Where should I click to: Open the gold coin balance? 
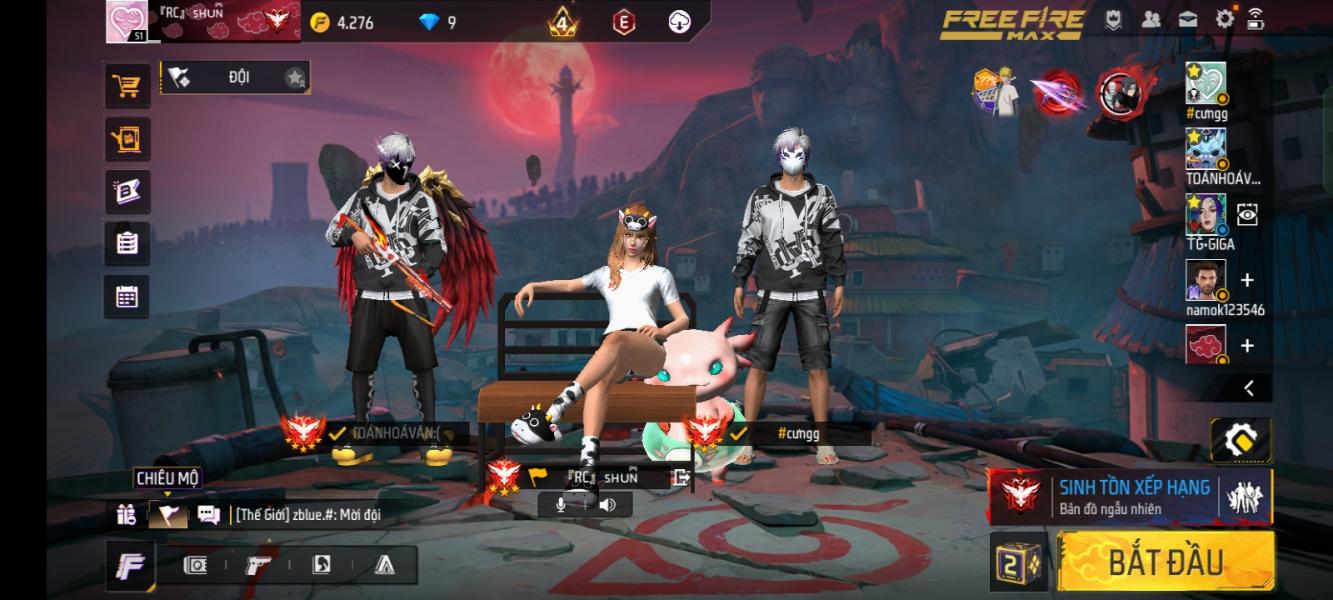[x=341, y=22]
